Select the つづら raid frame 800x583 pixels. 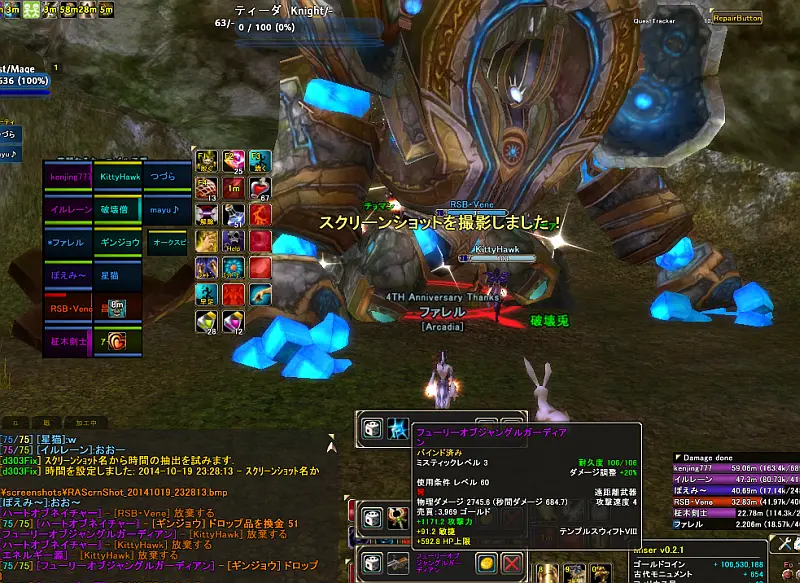166,176
